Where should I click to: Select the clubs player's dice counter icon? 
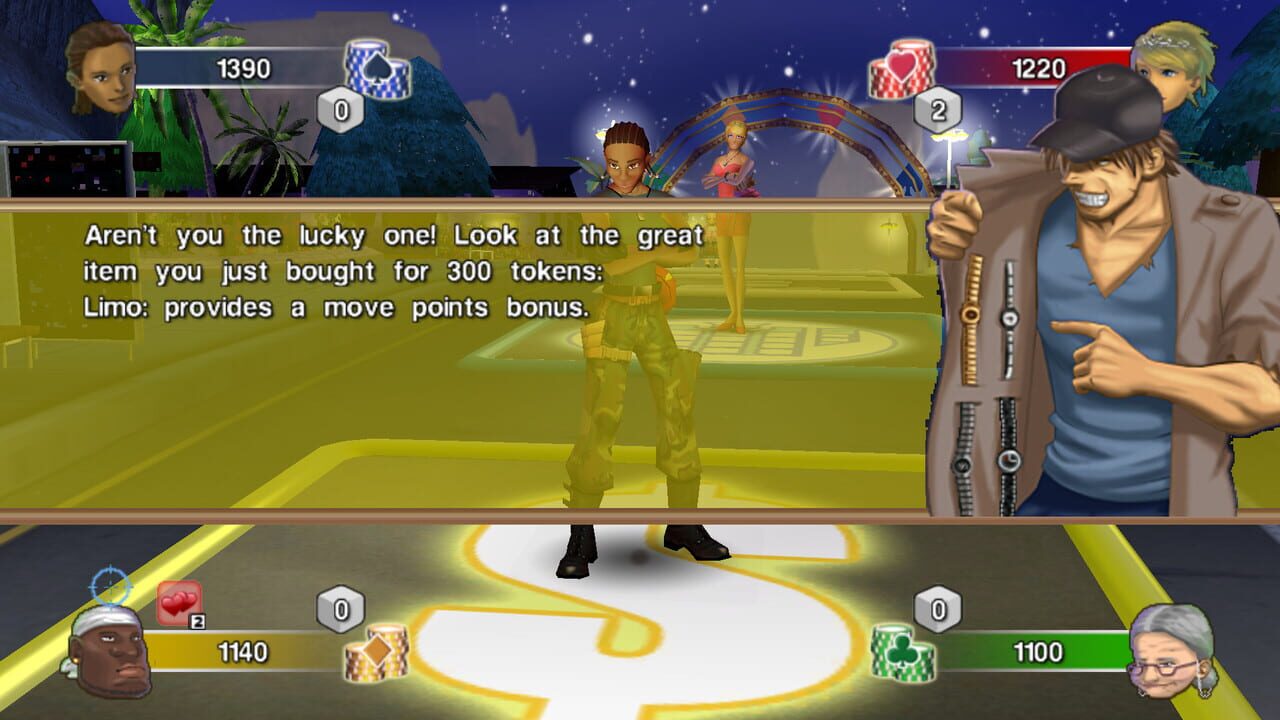pos(937,607)
